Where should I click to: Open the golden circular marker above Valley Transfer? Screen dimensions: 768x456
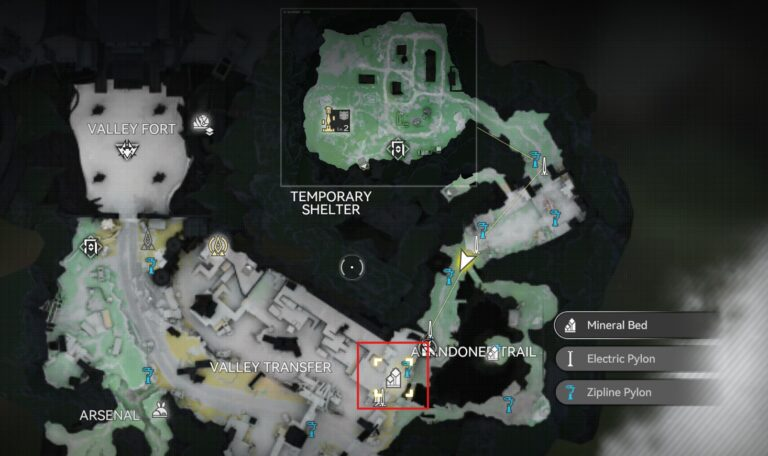(x=218, y=244)
